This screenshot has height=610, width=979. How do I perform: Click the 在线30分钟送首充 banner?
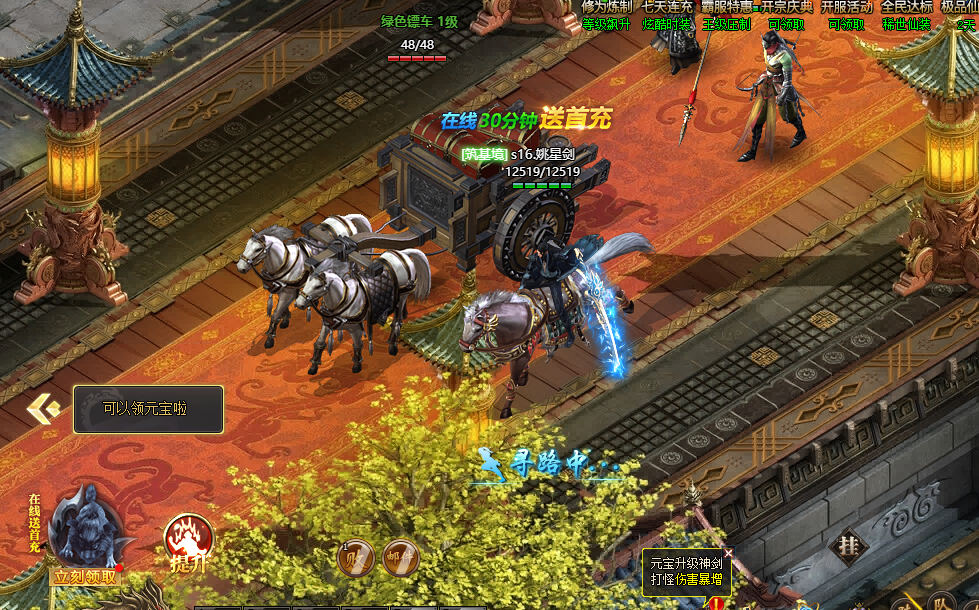tap(526, 120)
